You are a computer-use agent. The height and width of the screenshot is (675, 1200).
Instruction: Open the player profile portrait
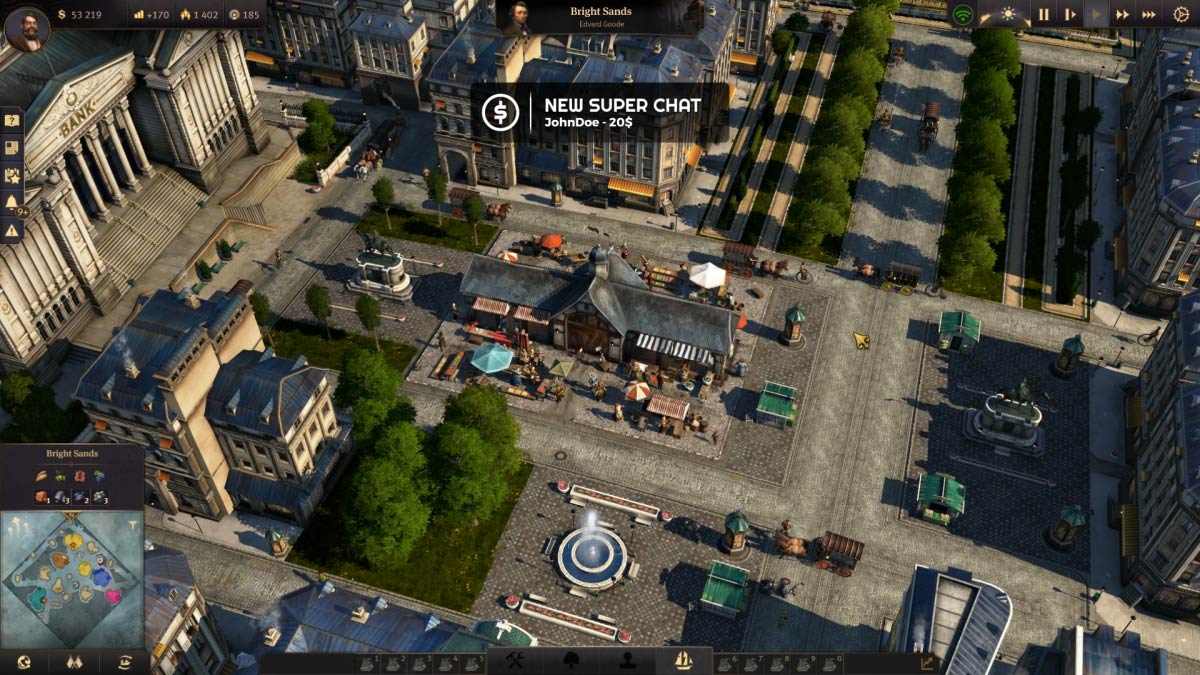click(x=26, y=27)
